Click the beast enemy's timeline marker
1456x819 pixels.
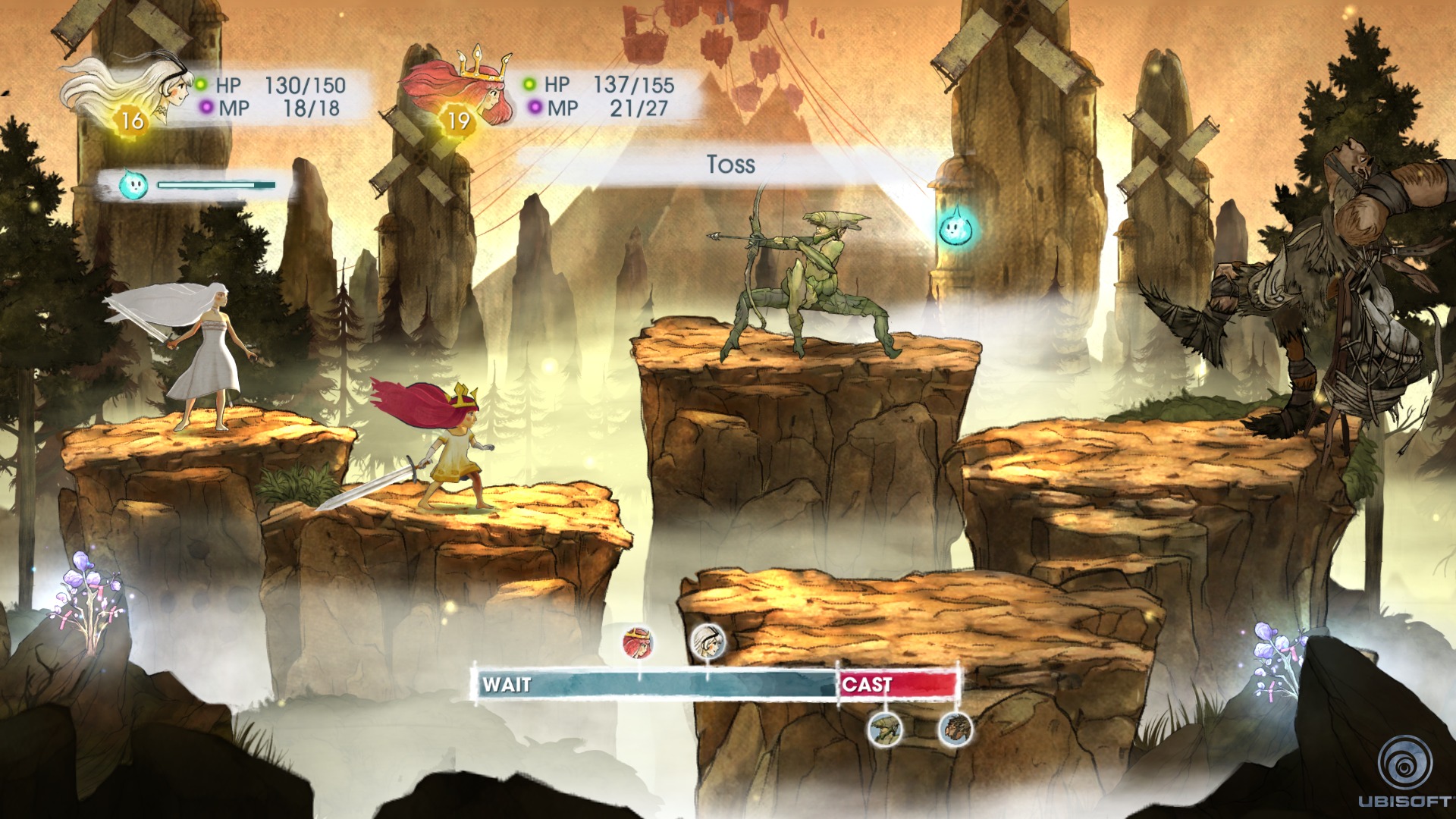click(x=955, y=729)
